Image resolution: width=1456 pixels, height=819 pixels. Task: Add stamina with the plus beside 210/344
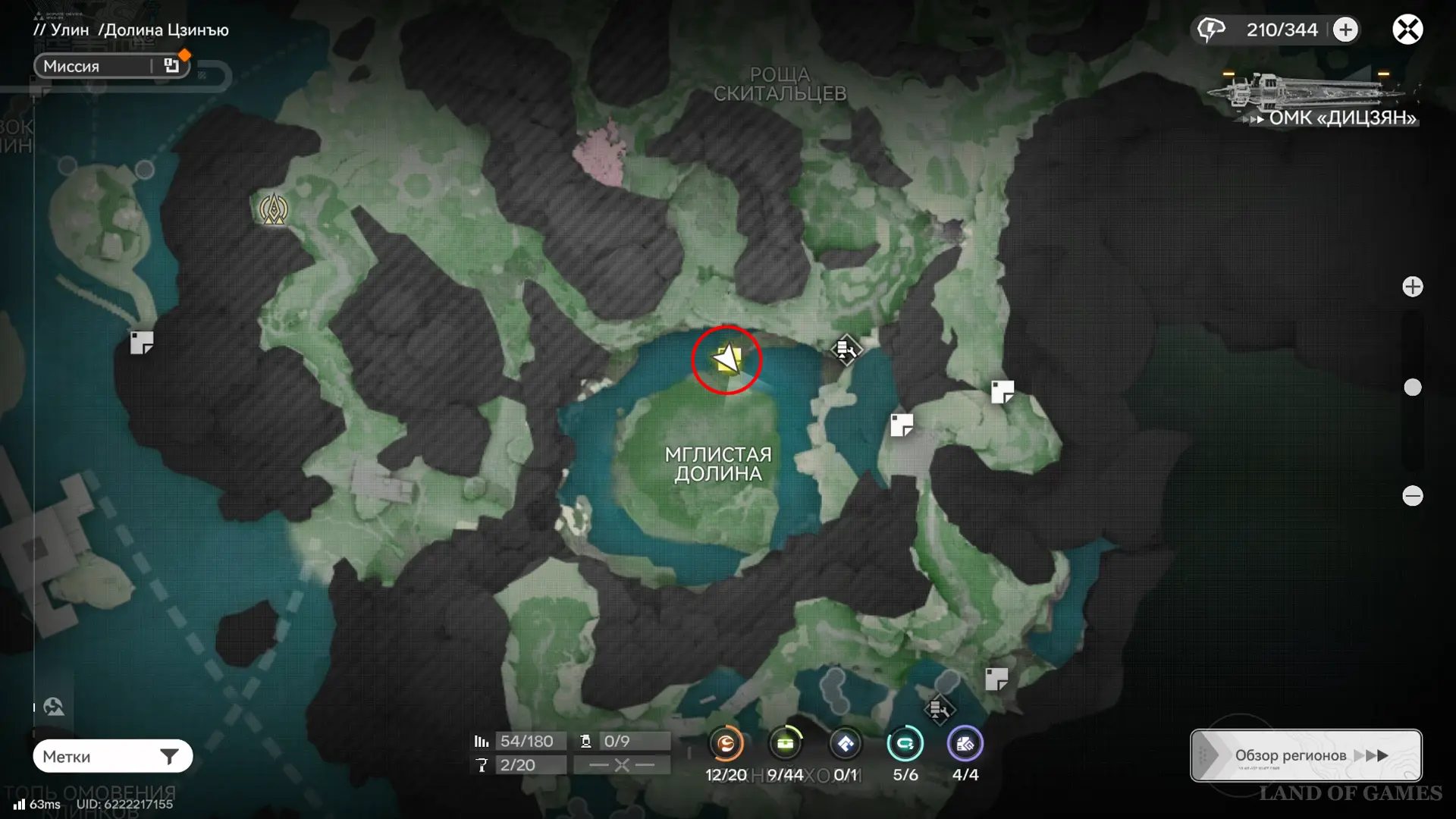point(1345,30)
